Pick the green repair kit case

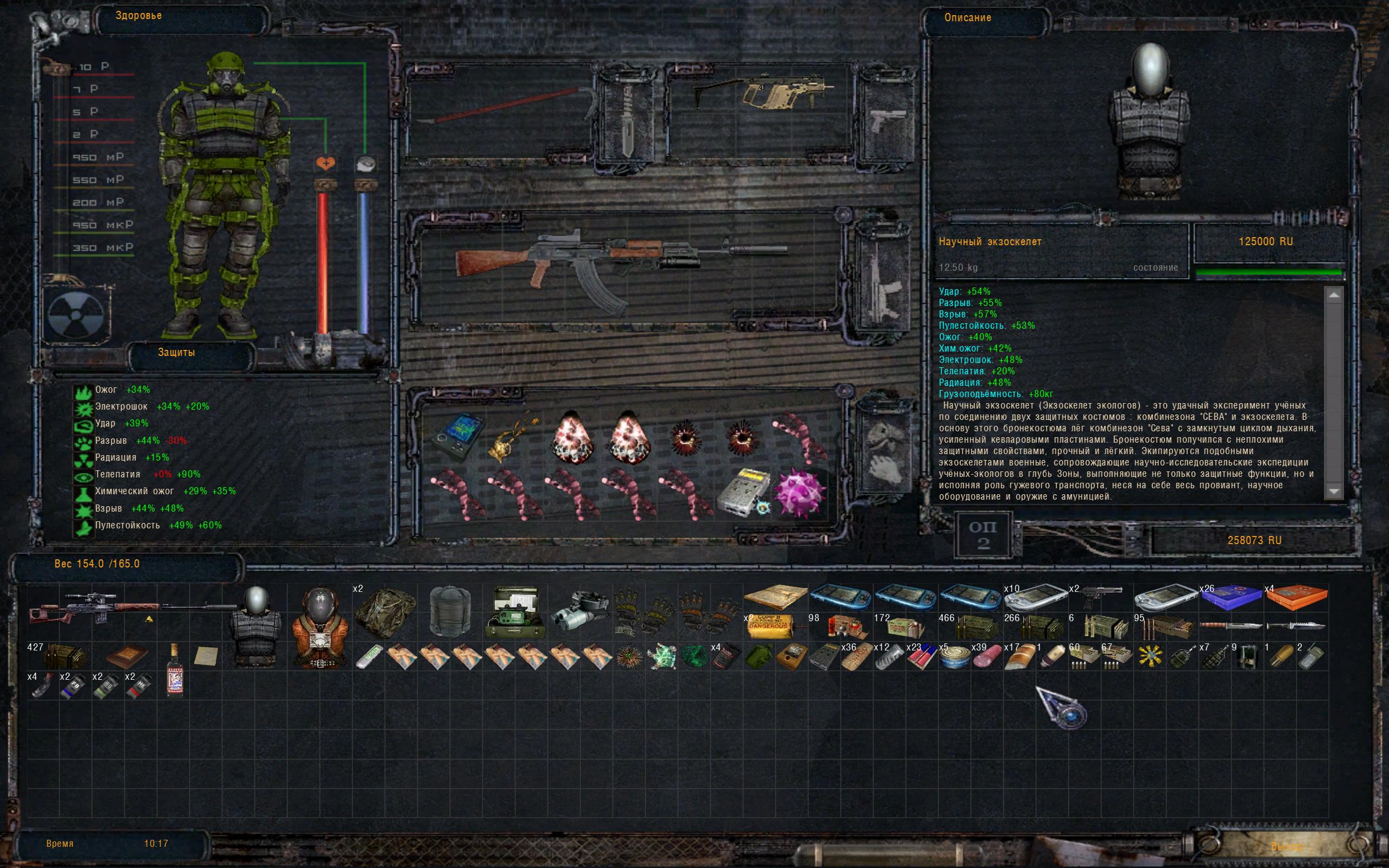[515, 612]
